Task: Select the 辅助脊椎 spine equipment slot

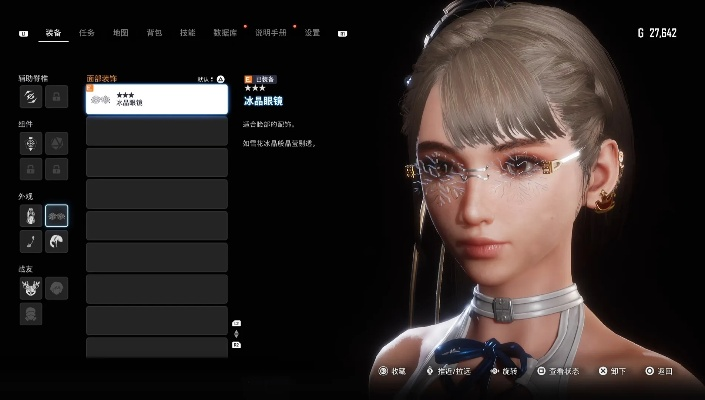Action: tap(31, 96)
